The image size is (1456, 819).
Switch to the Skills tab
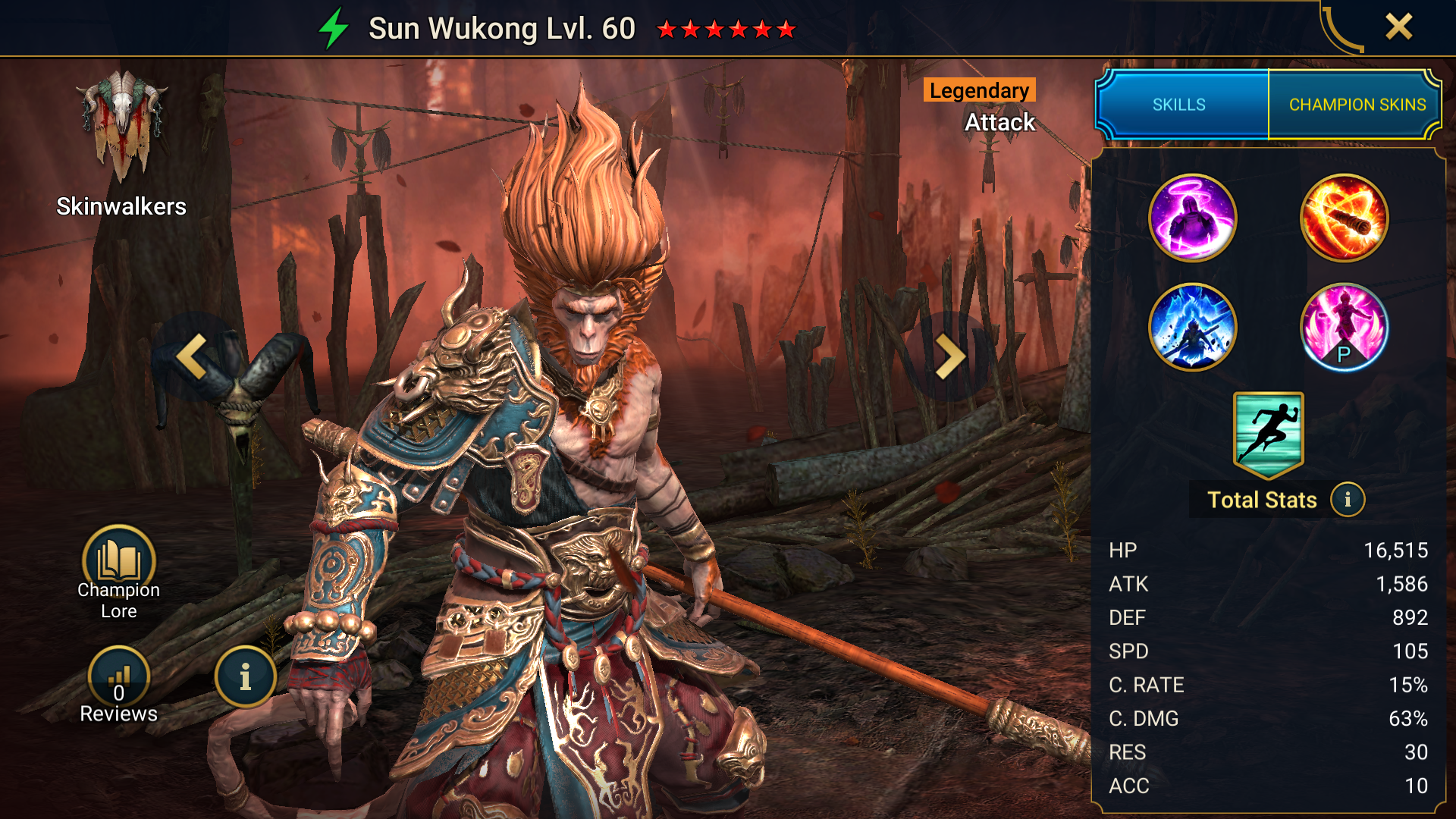[1180, 105]
